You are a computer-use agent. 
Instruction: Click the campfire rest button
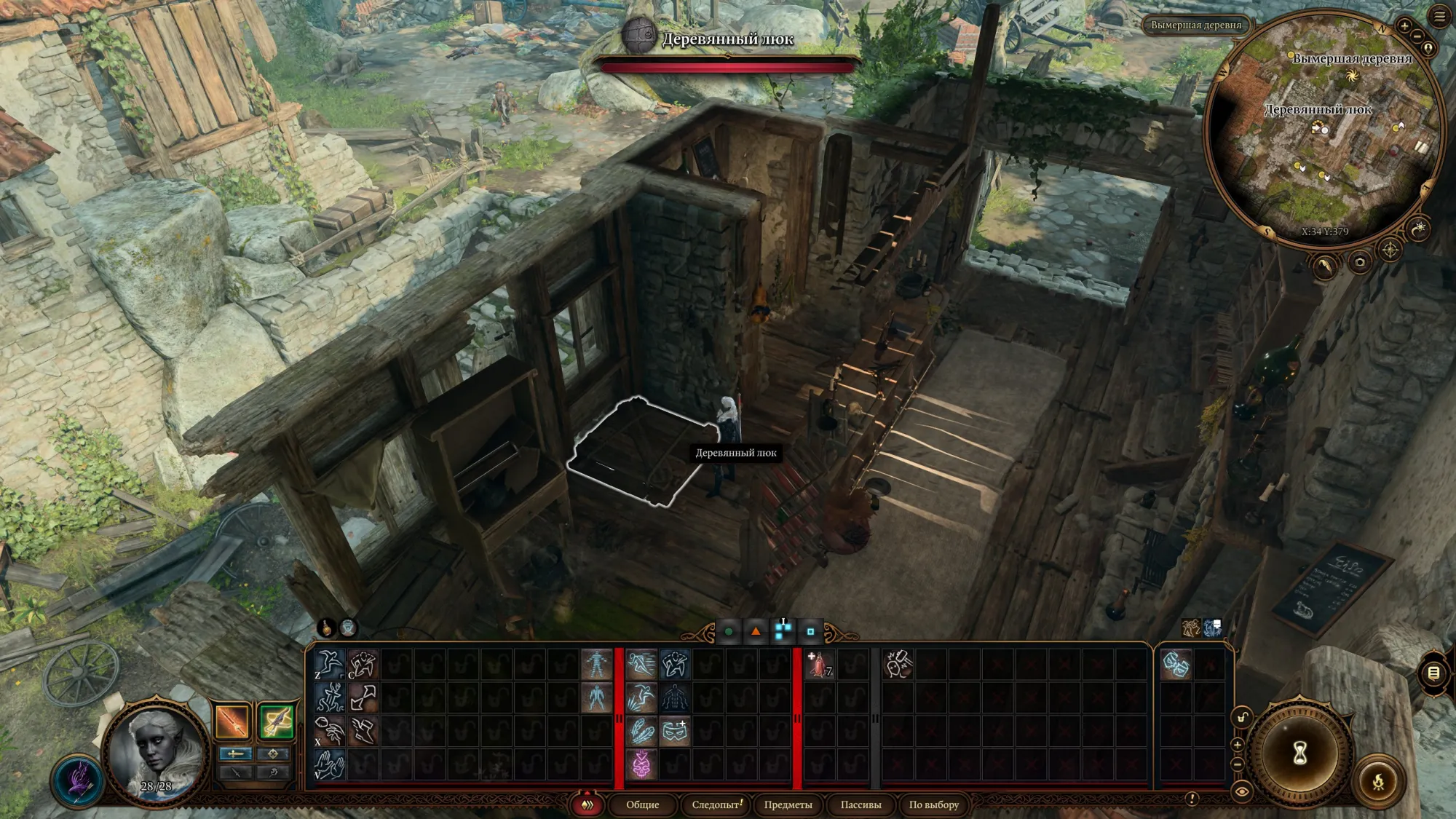[1377, 782]
